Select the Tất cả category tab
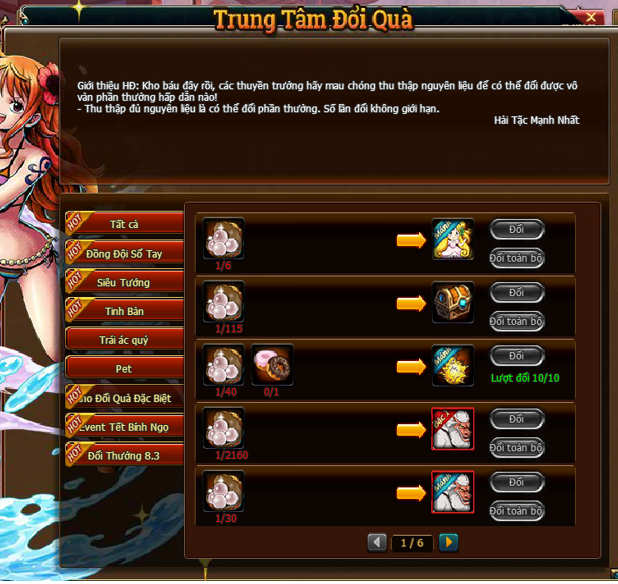The width and height of the screenshot is (618, 584). [x=125, y=224]
